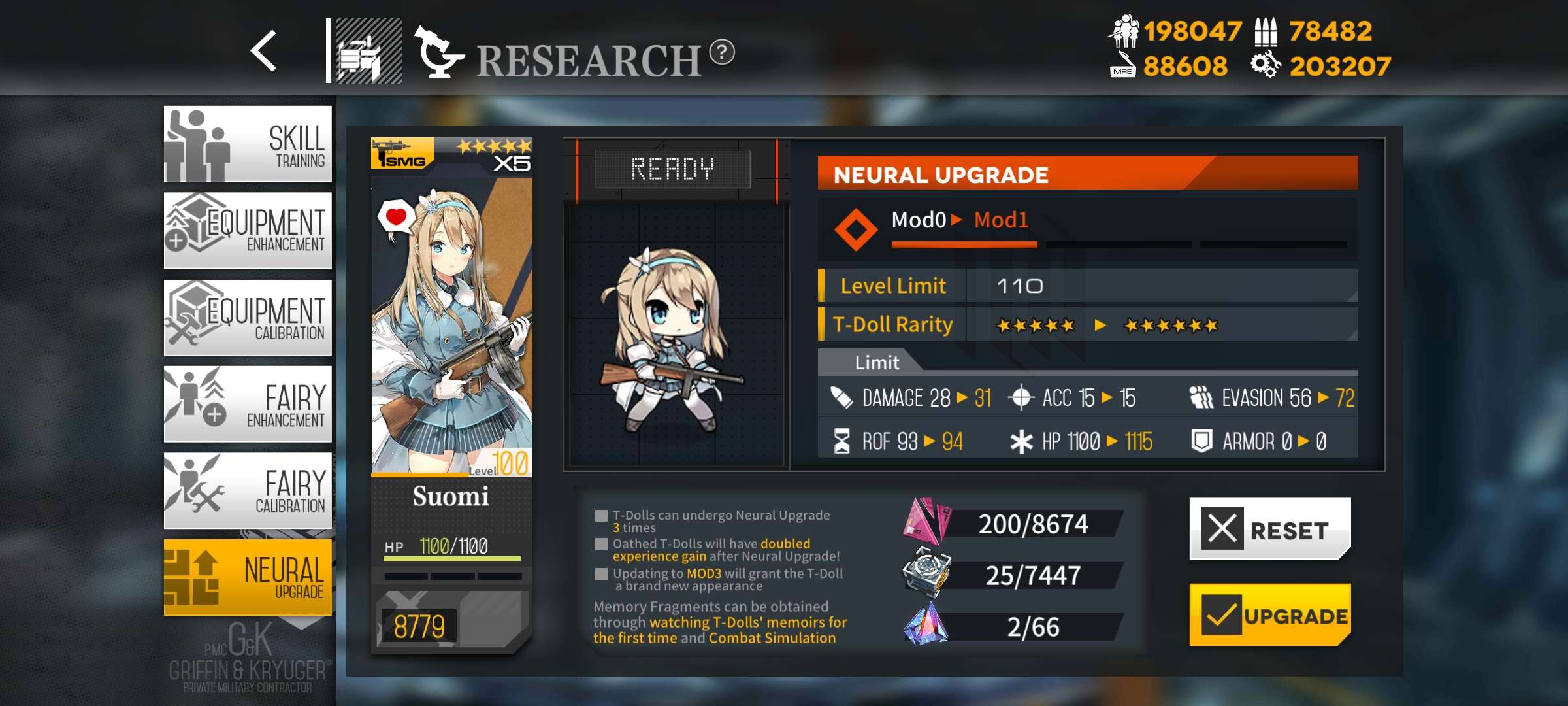Viewport: 1568px width, 706px height.
Task: Select the Limit tab above the stats
Action: click(x=877, y=362)
